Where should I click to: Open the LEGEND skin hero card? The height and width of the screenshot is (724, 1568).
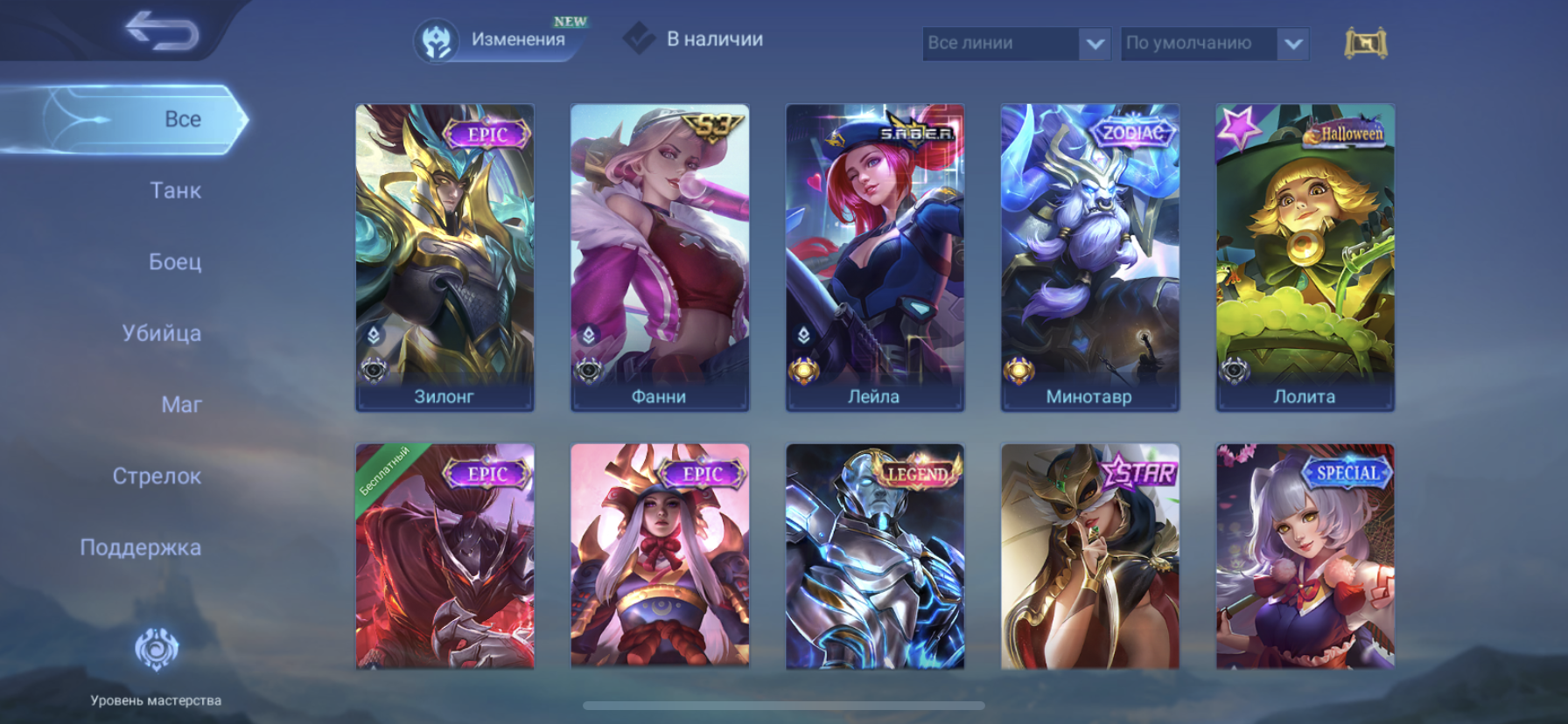pos(875,556)
